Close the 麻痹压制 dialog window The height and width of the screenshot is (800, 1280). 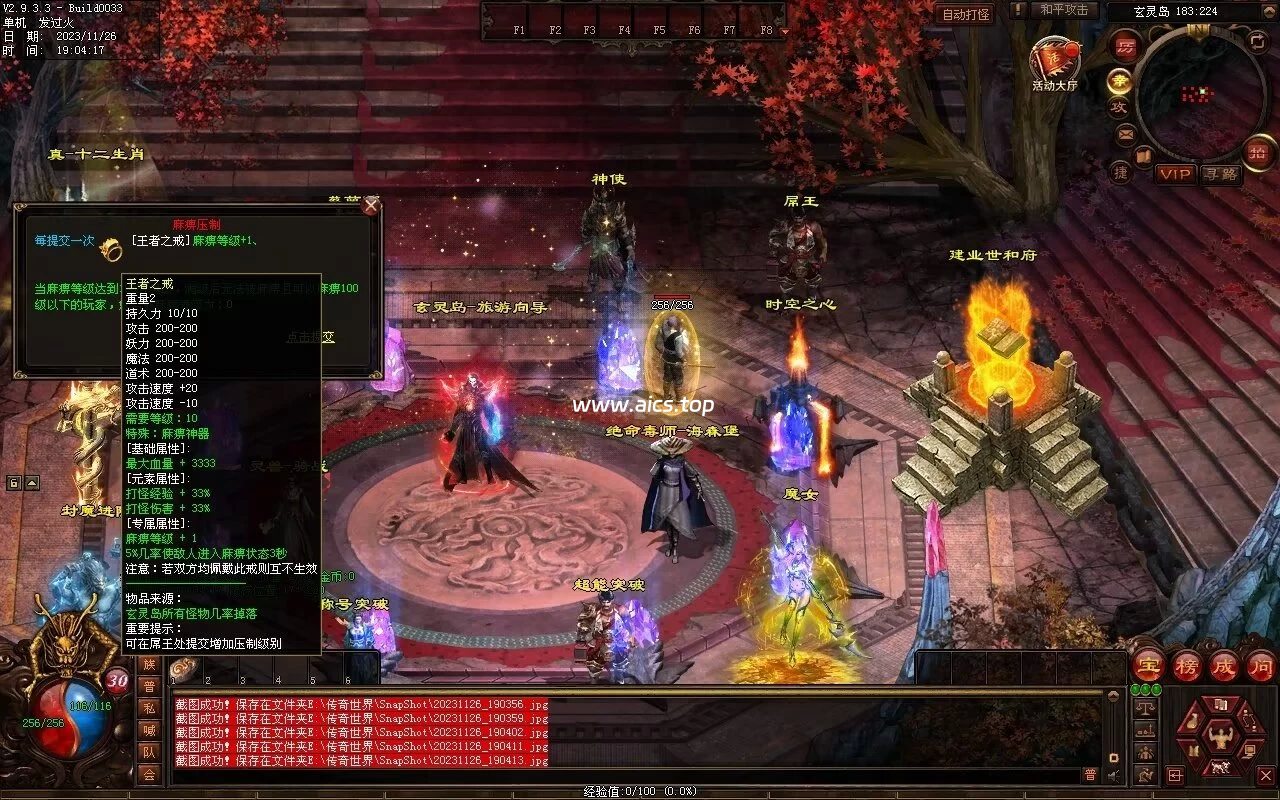[x=371, y=207]
